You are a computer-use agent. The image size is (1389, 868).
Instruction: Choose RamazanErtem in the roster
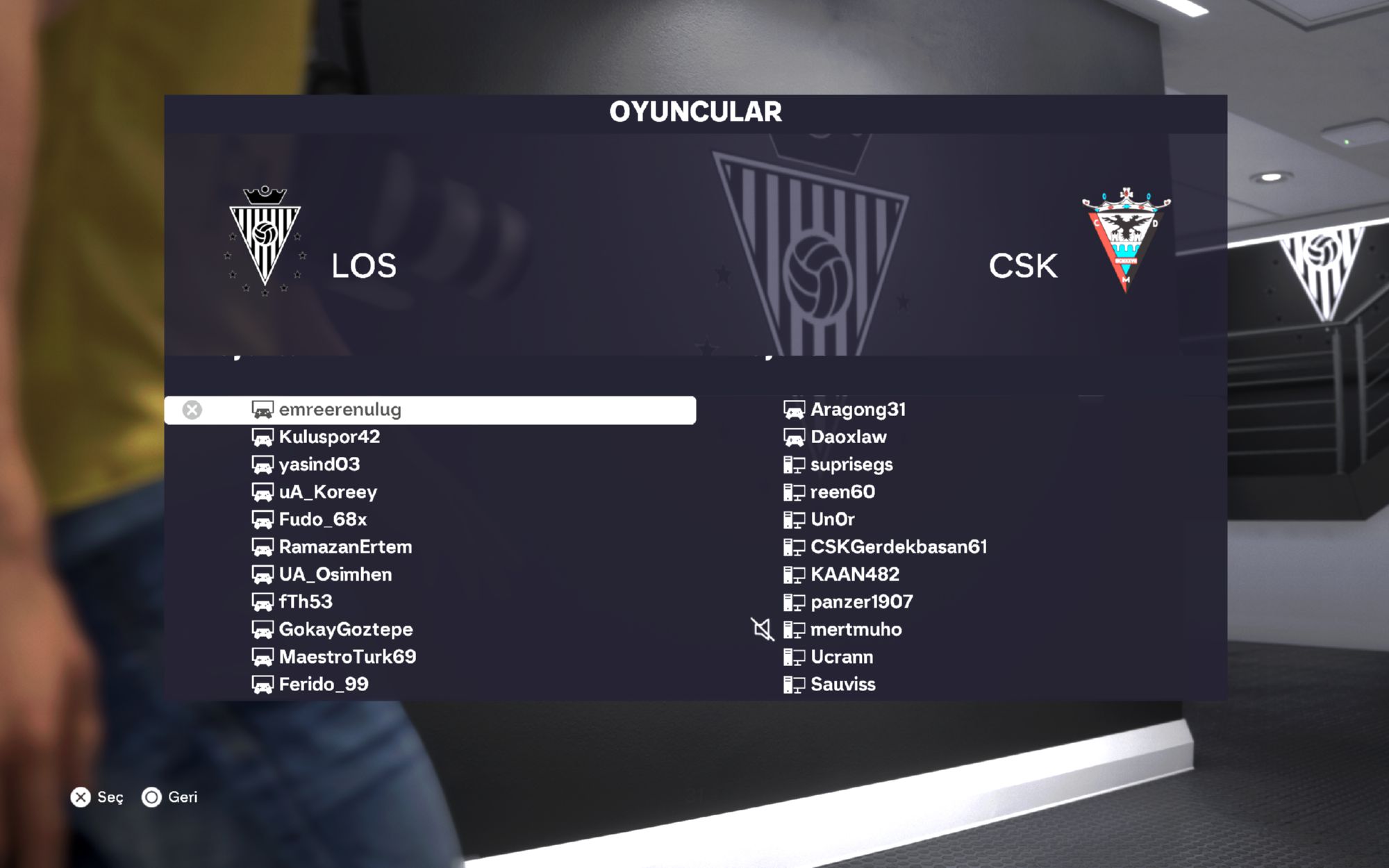pos(345,547)
